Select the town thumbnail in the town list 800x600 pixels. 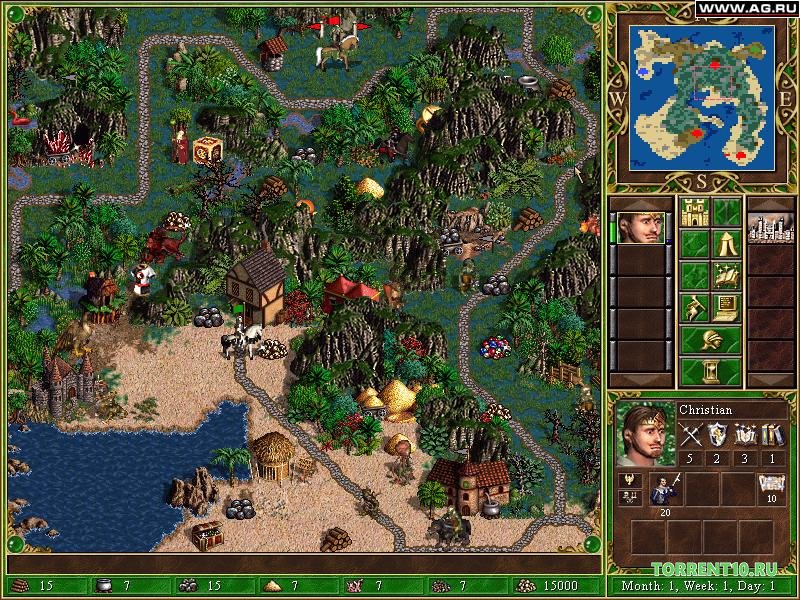(770, 228)
